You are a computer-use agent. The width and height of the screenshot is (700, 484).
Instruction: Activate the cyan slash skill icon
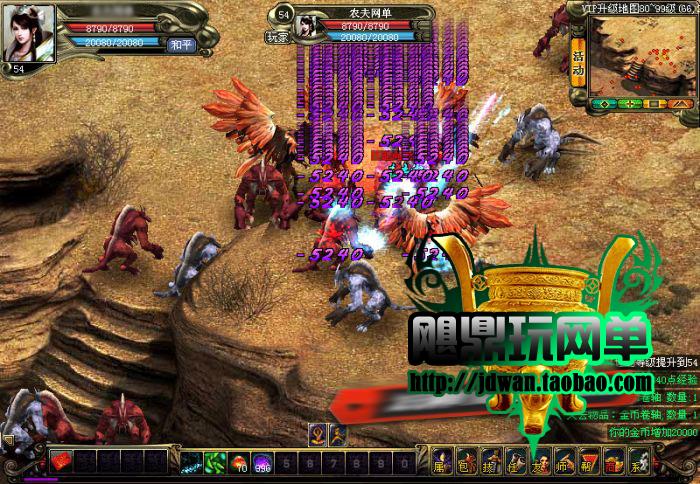coord(191,462)
